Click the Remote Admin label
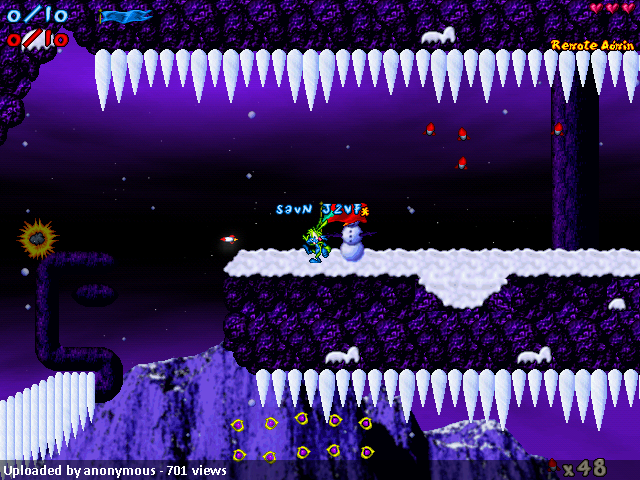640x480 pixels. click(x=592, y=45)
